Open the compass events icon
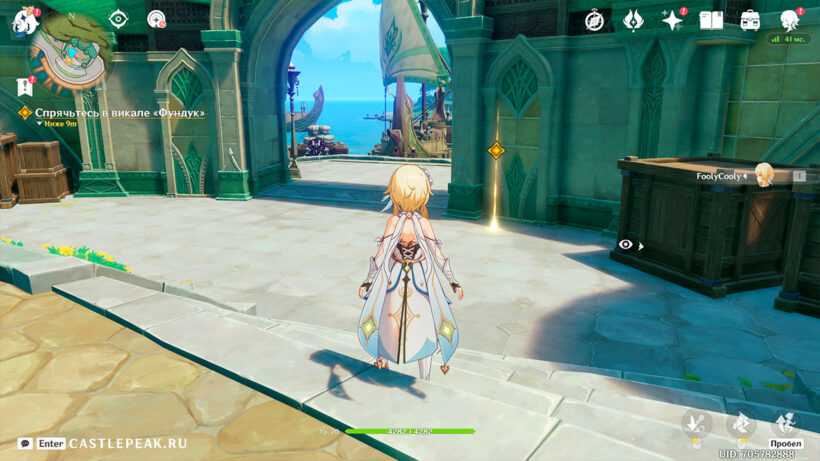This screenshot has height=461, width=820. pyautogui.click(x=594, y=20)
